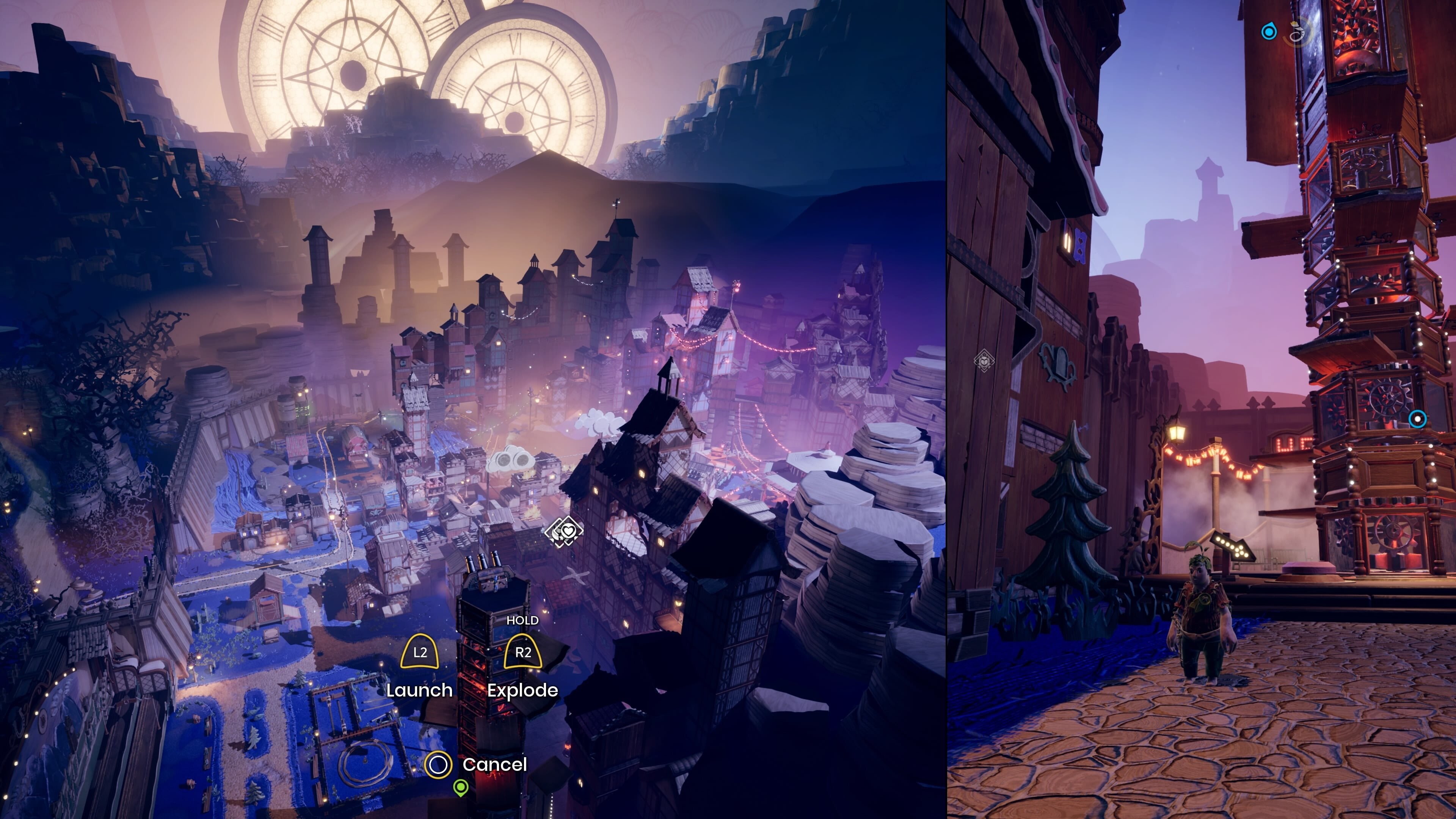Select the heart diamond marker over town

point(566,532)
